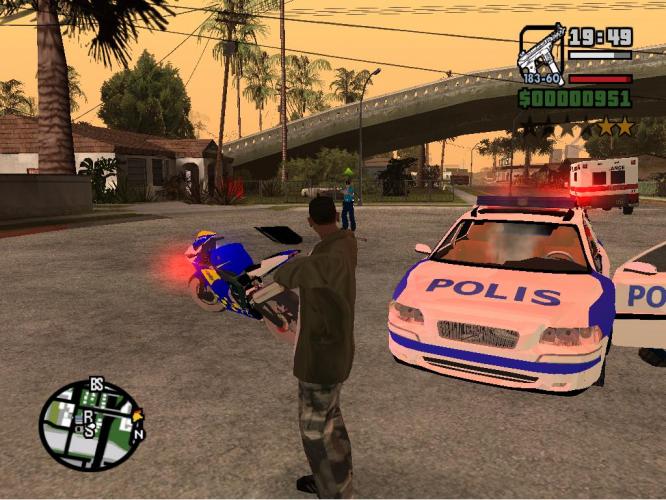666x500 pixels.
Task: Select the SMG weapon icon
Action: pos(541,53)
